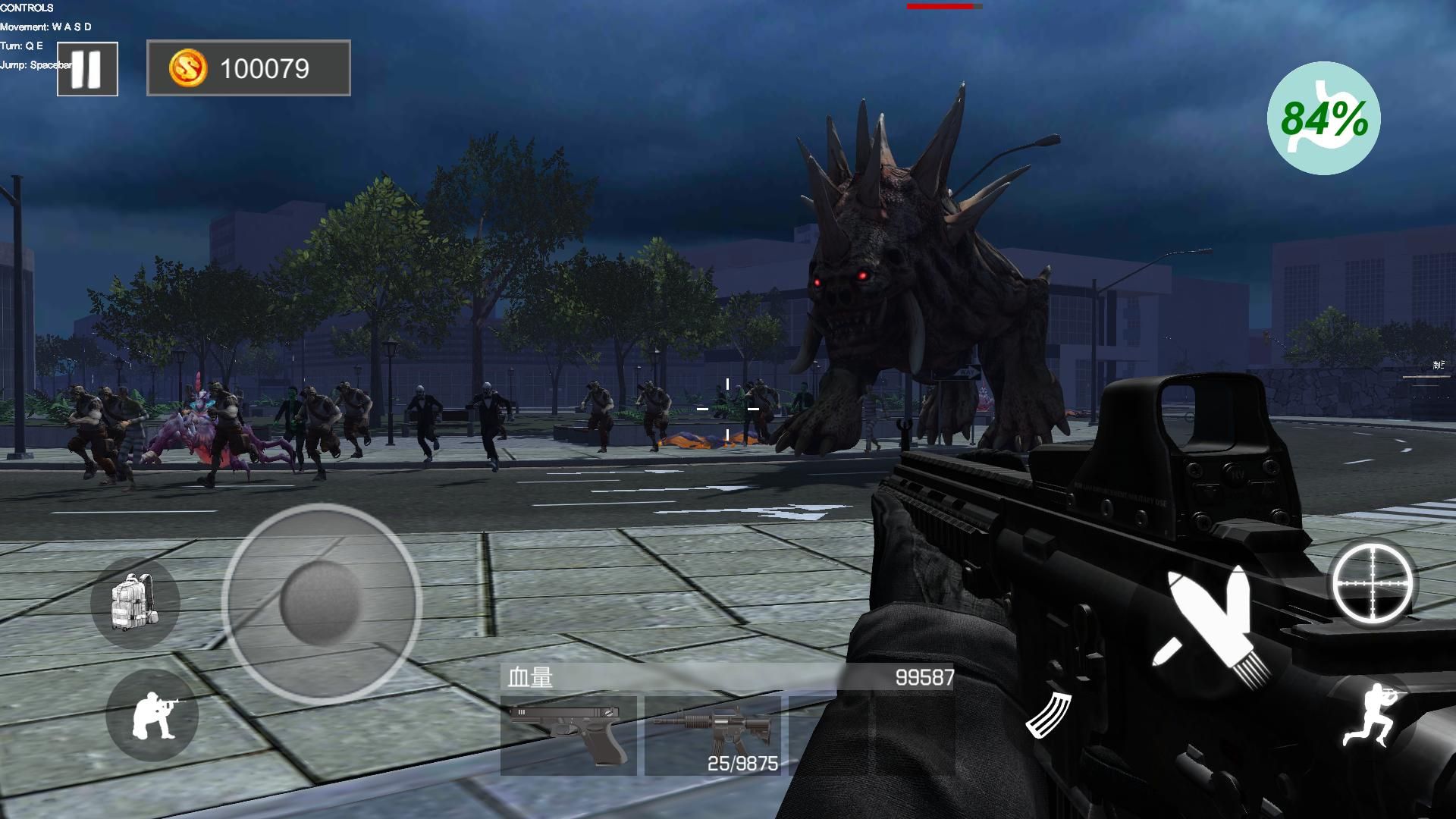Open the backpack inventory
This screenshot has height=819, width=1456.
pyautogui.click(x=134, y=602)
